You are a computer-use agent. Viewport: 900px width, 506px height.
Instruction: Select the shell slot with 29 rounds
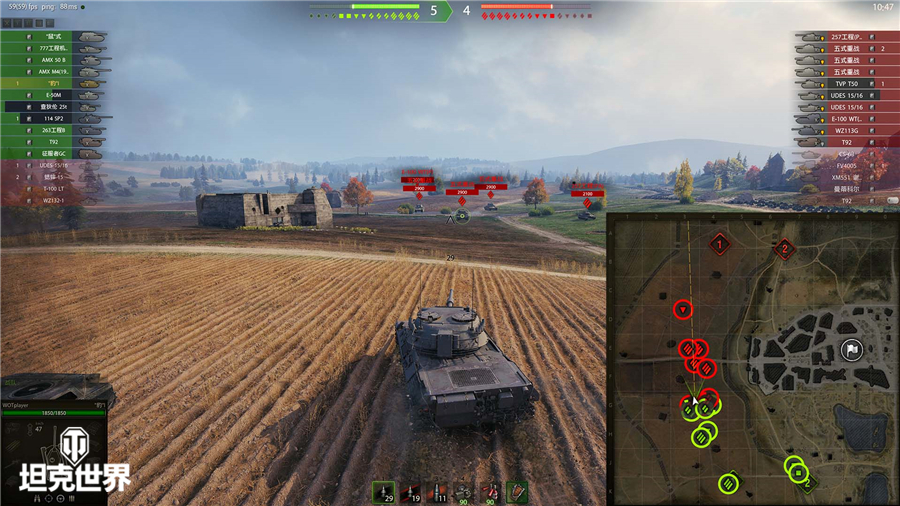coord(384,492)
